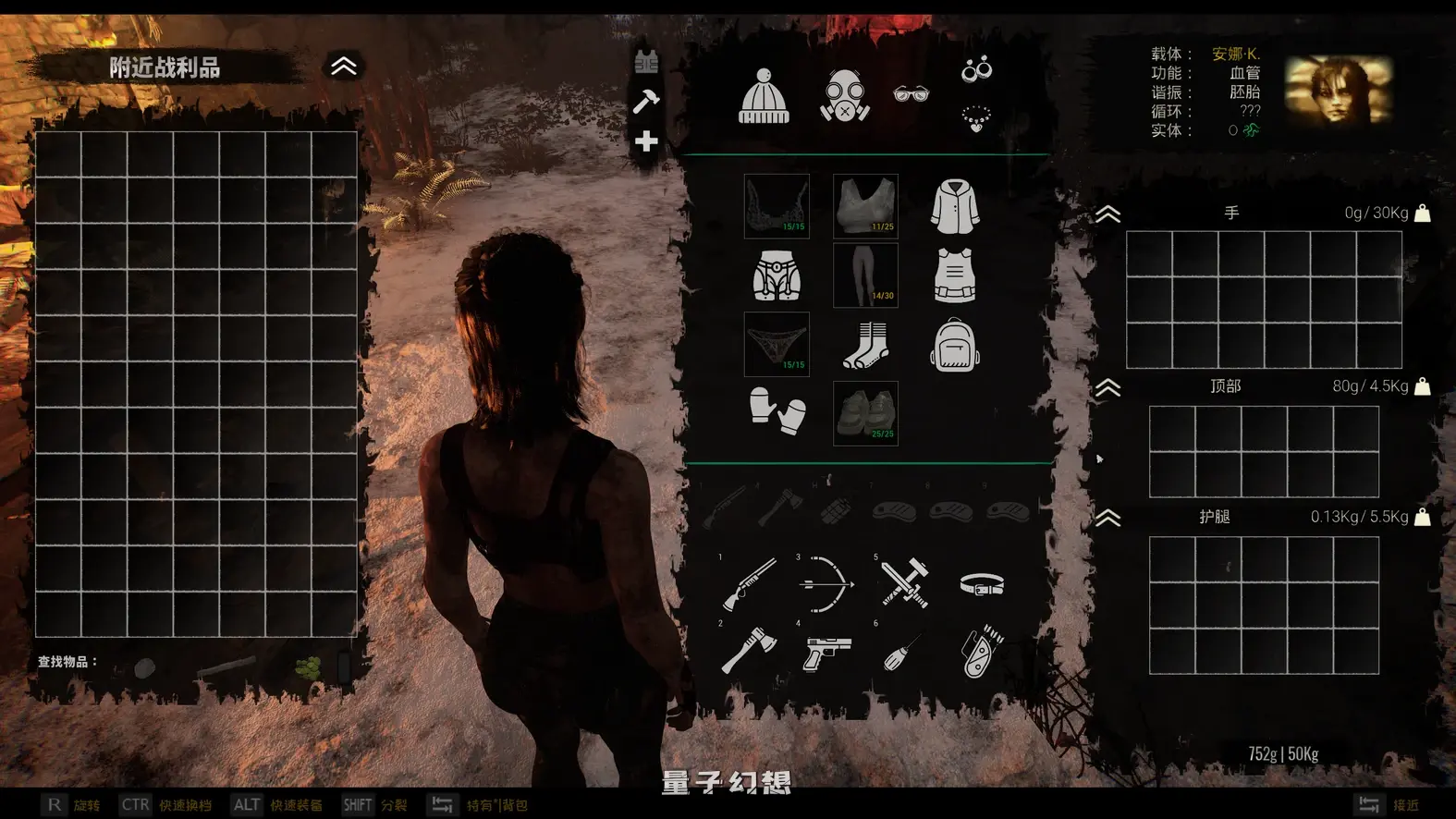This screenshot has width=1456, height=819.
Task: Click the character portrait of 安娜·K.
Action: 1338,90
